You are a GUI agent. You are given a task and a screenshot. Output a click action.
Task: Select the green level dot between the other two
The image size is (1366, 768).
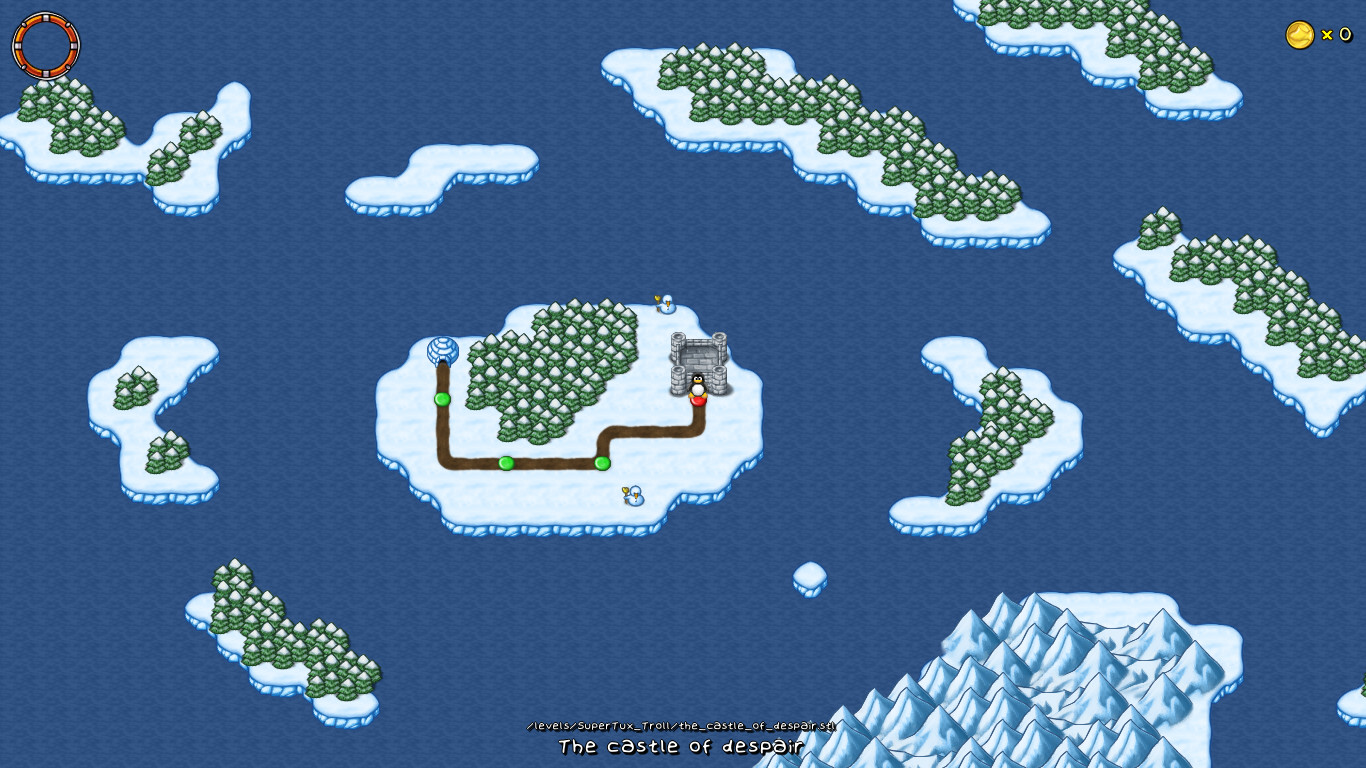[506, 463]
